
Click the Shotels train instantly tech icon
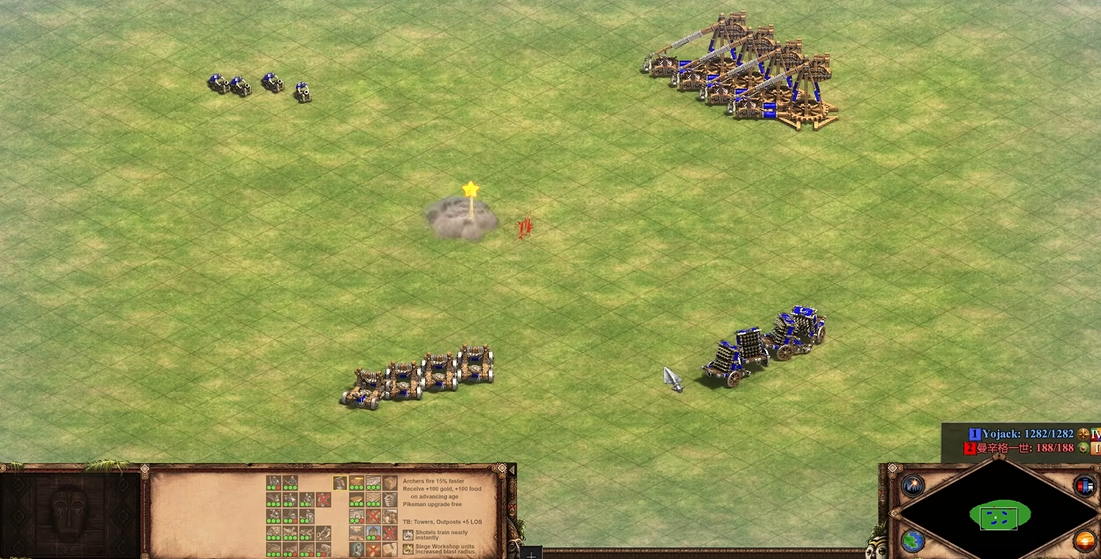408,535
